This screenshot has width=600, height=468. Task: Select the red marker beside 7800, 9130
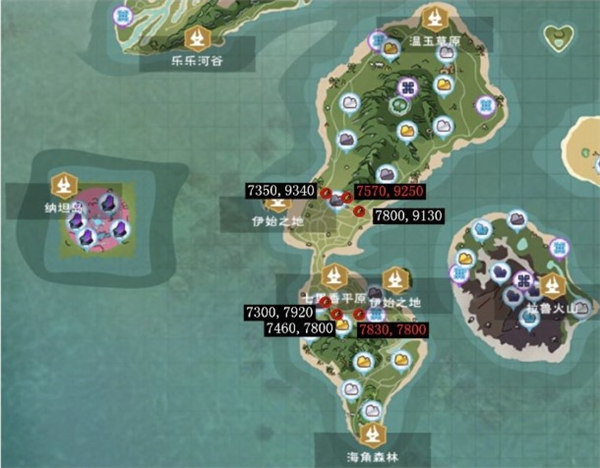coord(357,211)
